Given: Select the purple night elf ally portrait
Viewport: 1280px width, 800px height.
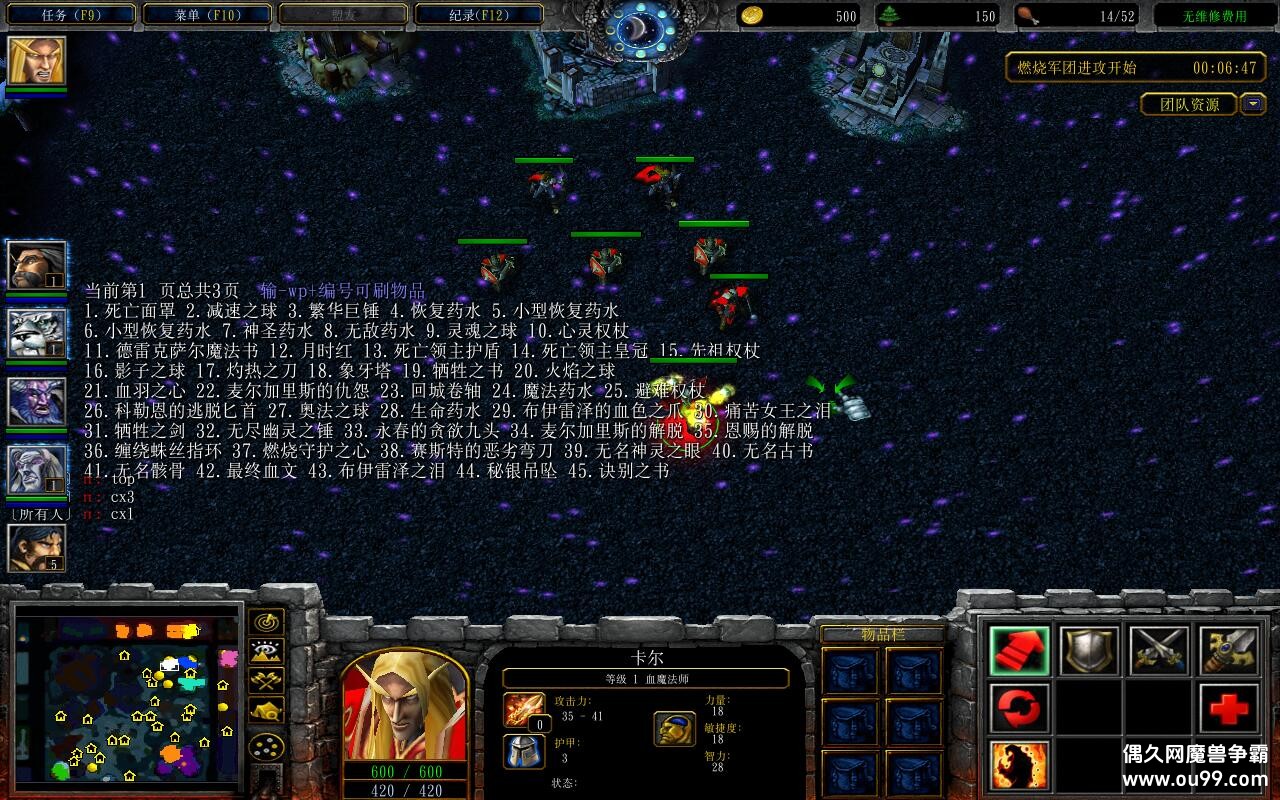Looking at the screenshot, I should tap(37, 401).
